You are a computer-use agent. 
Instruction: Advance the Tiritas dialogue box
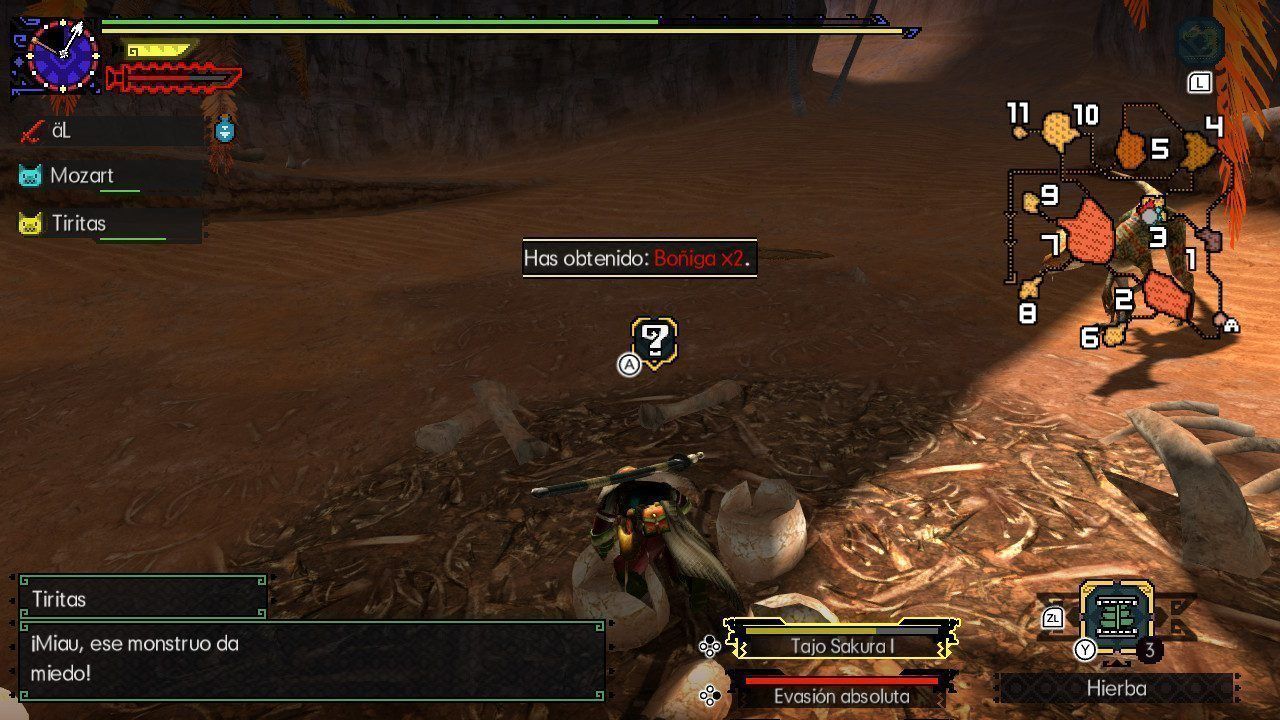[312, 660]
